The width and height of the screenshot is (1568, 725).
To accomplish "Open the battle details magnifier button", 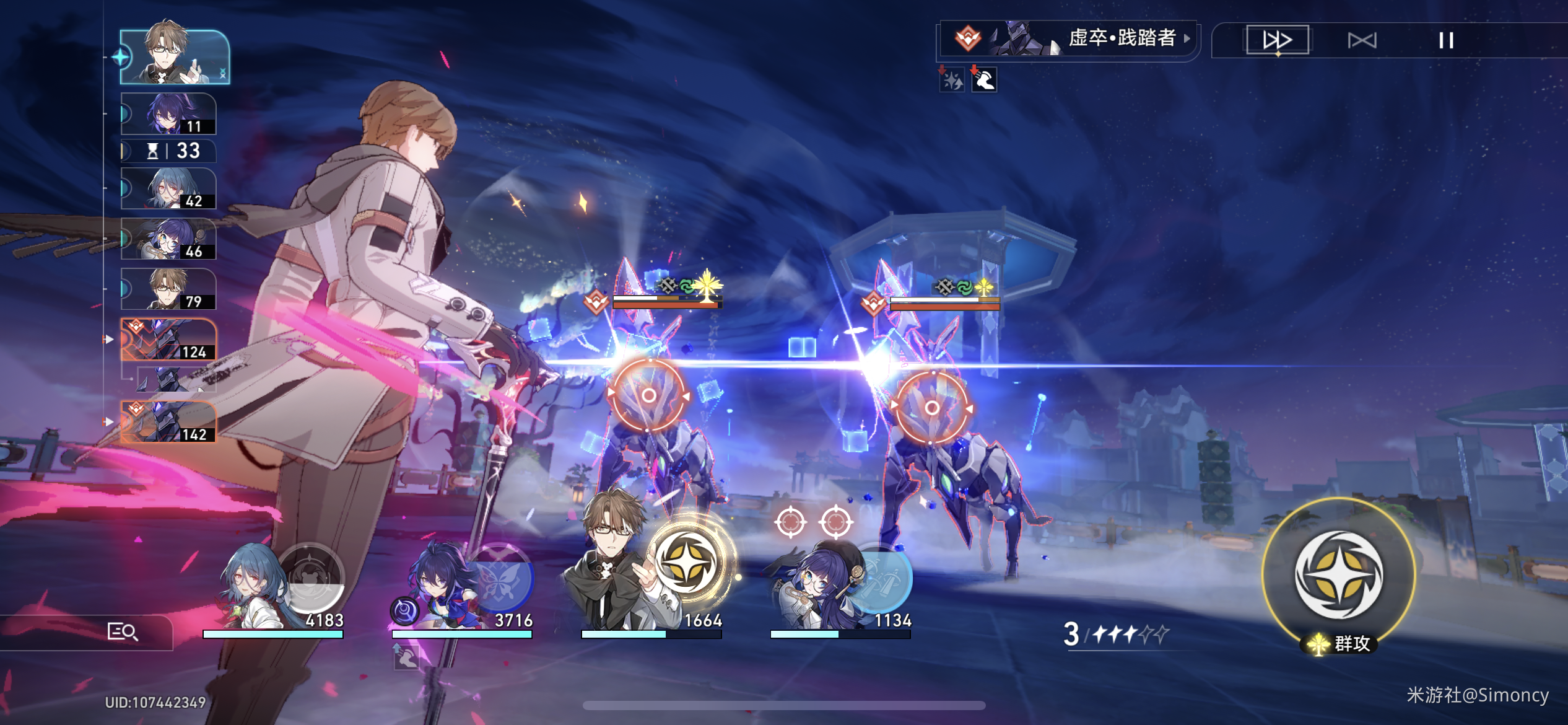I will point(122,631).
